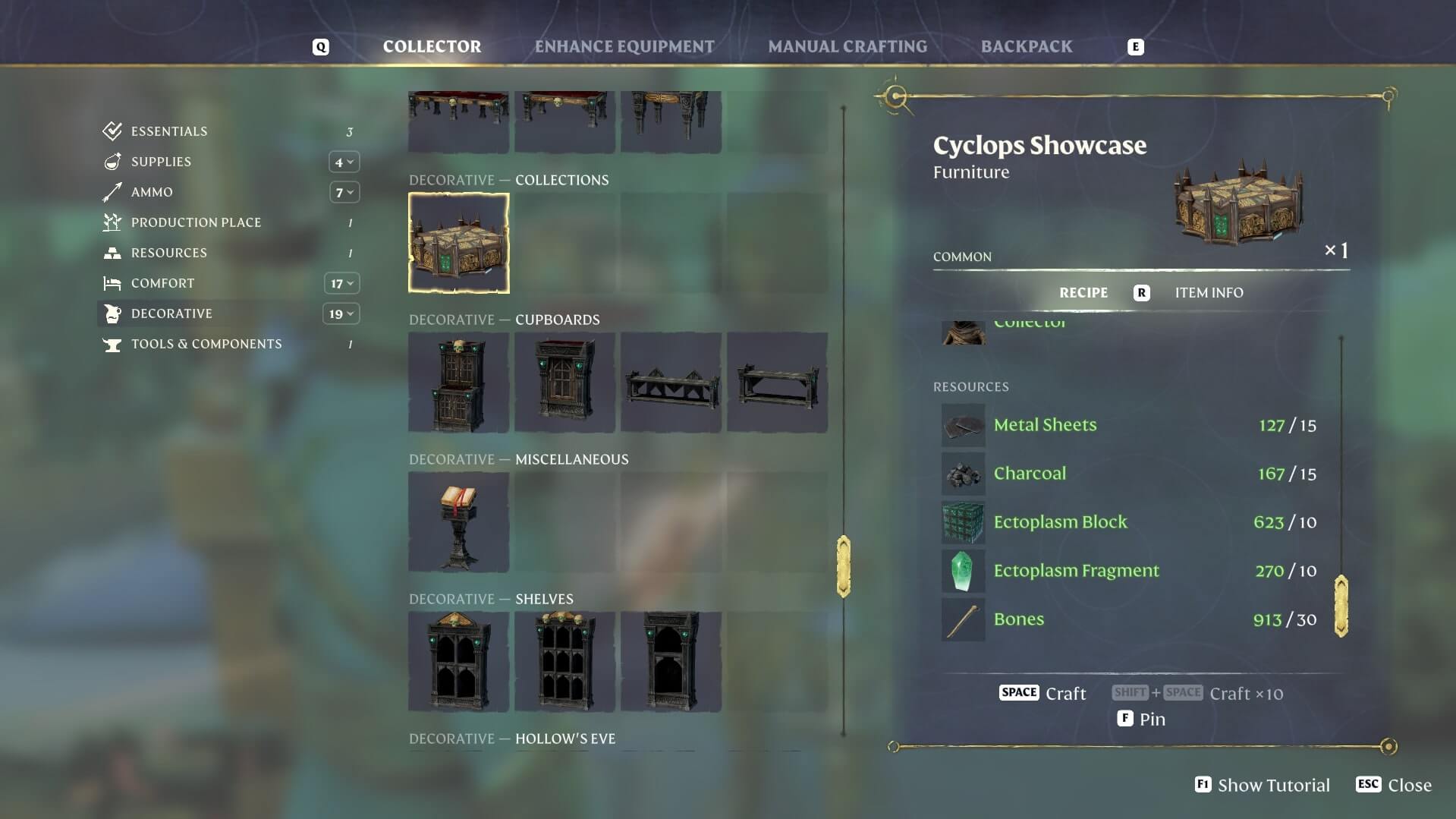Select the Essentials category
Image resolution: width=1456 pixels, height=819 pixels.
(168, 131)
